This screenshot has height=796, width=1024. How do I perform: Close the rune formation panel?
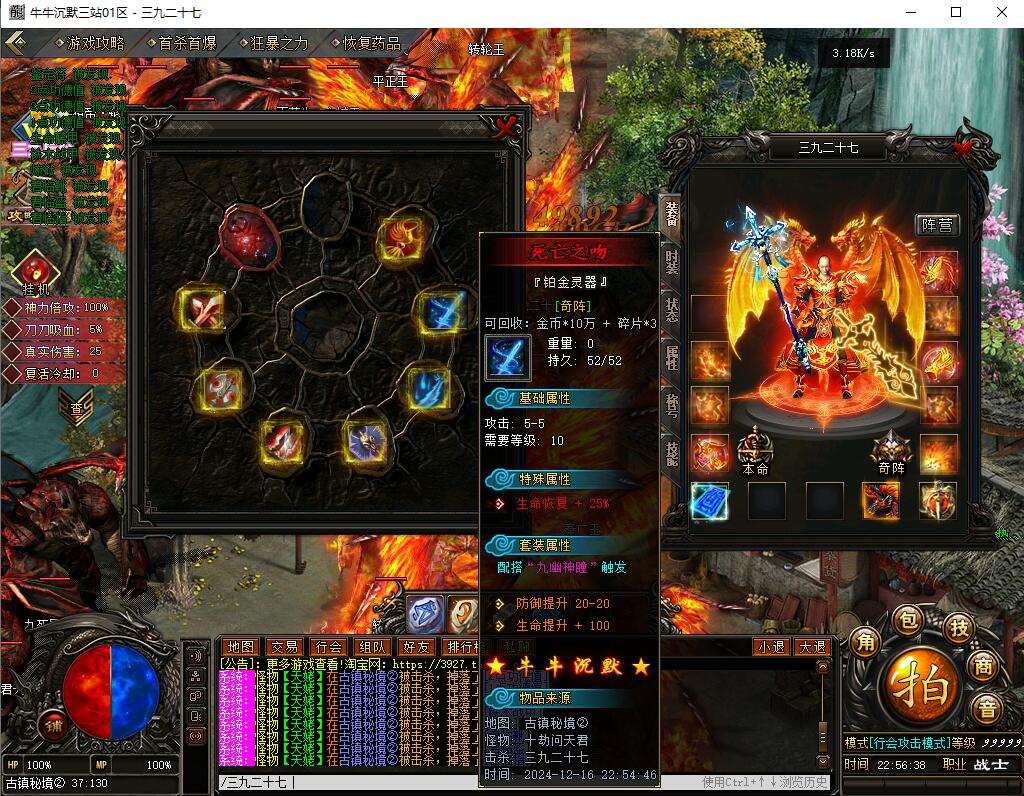pos(506,126)
